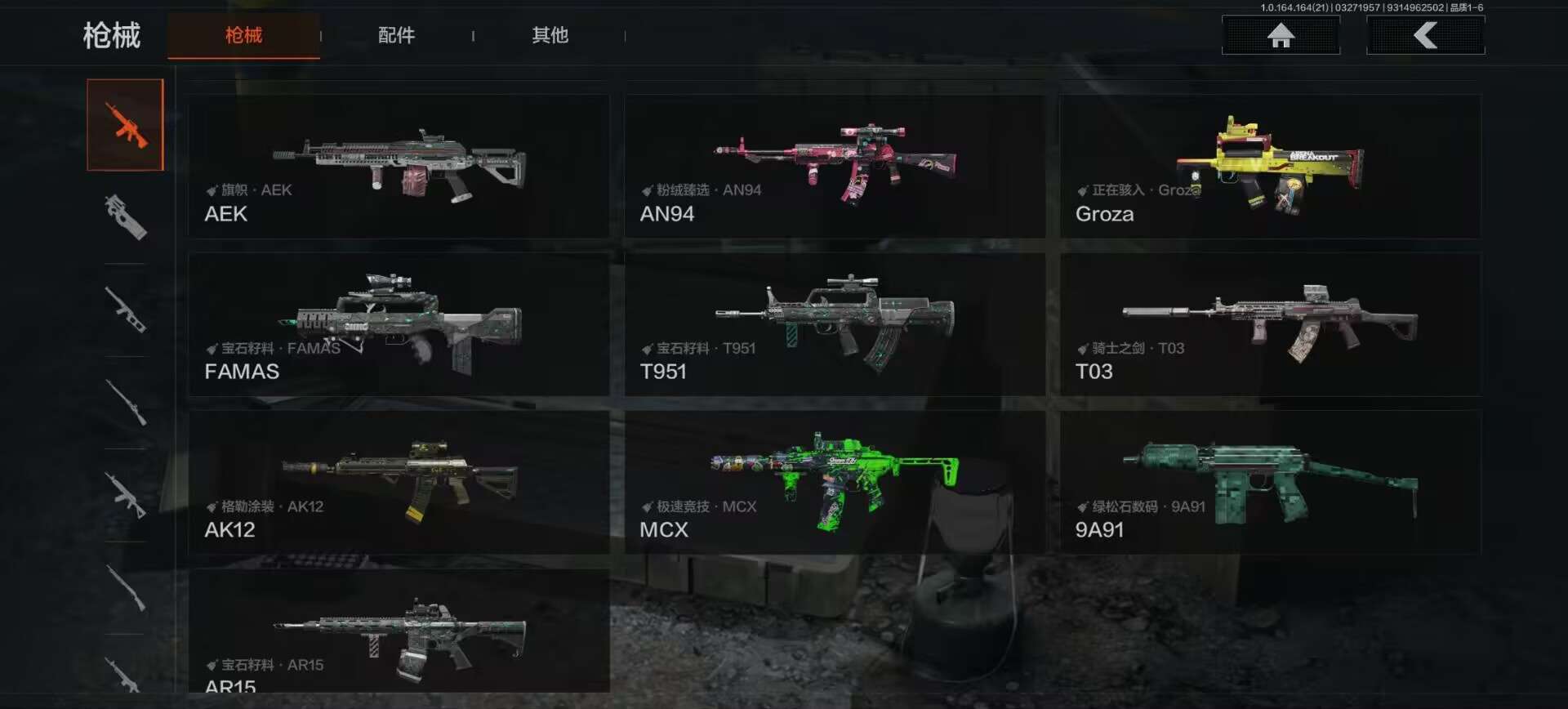Pick the FAMAS weapon card
Image resolution: width=1568 pixels, height=709 pixels.
[399, 324]
